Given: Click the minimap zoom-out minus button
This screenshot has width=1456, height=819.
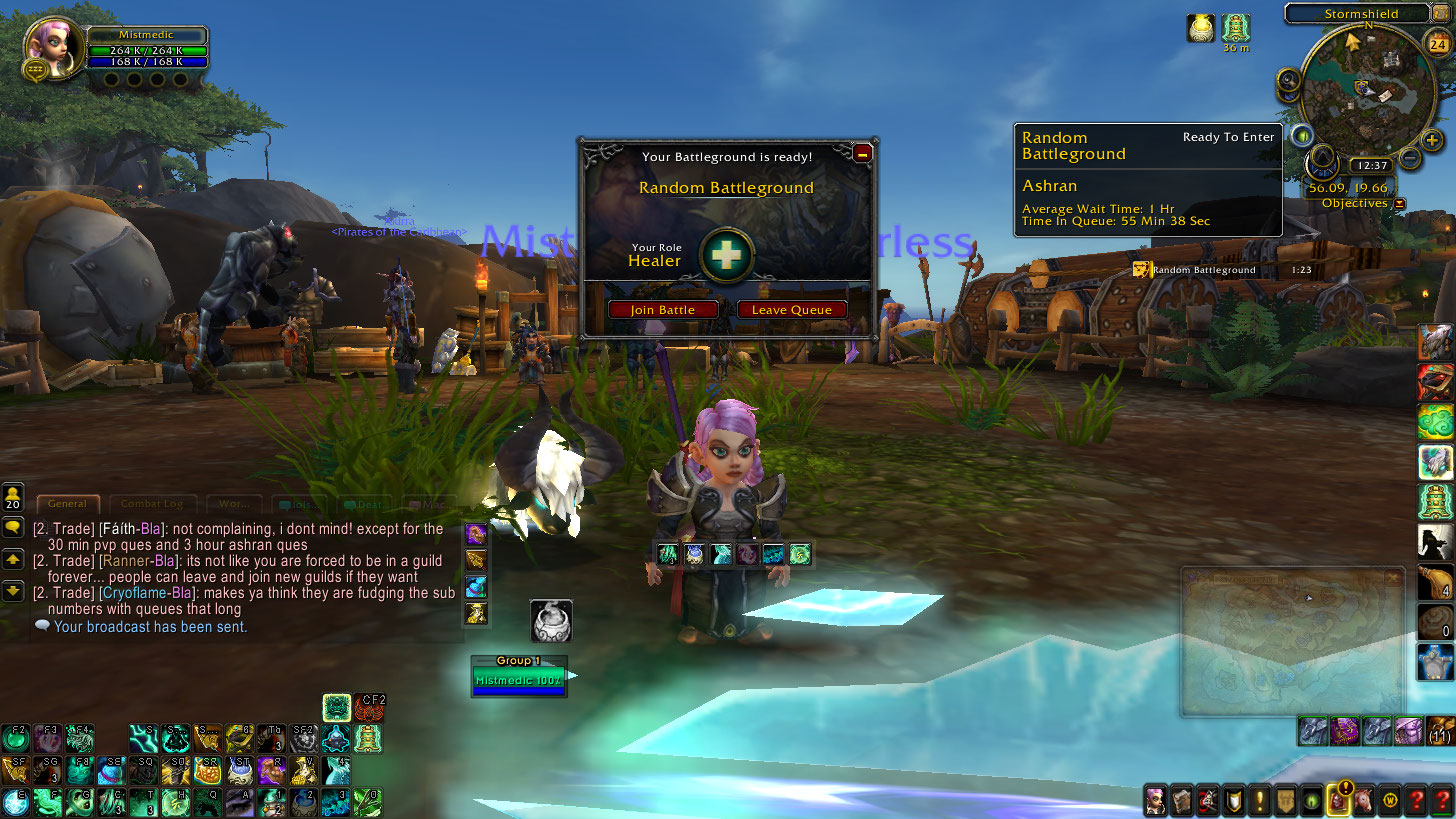Looking at the screenshot, I should pyautogui.click(x=1408, y=156).
